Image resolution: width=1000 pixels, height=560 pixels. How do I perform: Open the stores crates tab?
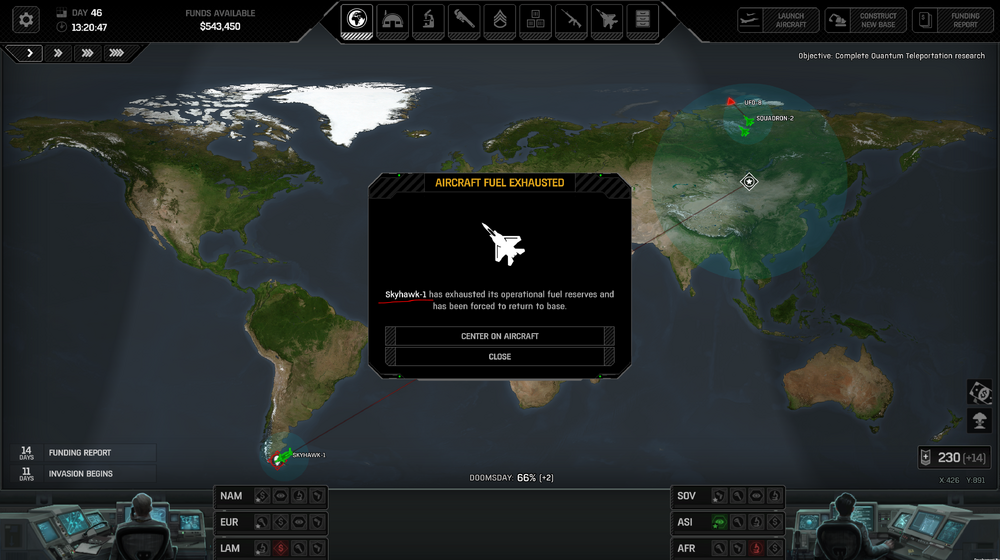536,19
